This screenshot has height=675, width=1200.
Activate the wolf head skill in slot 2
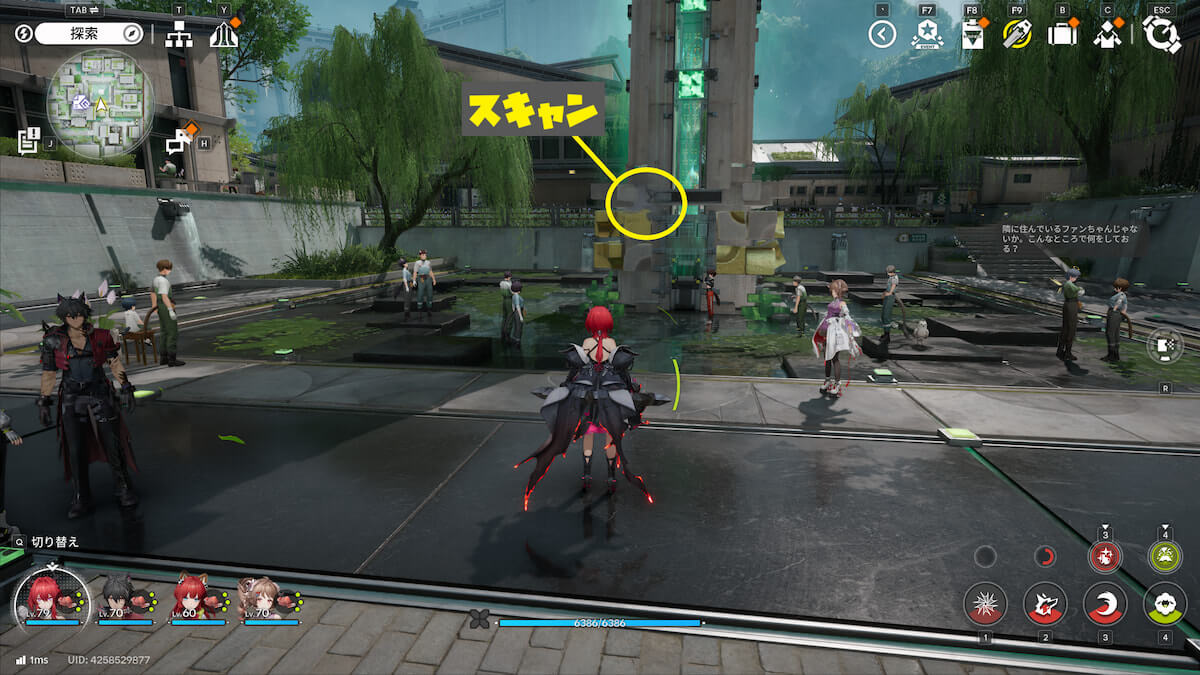pyautogui.click(x=1045, y=604)
